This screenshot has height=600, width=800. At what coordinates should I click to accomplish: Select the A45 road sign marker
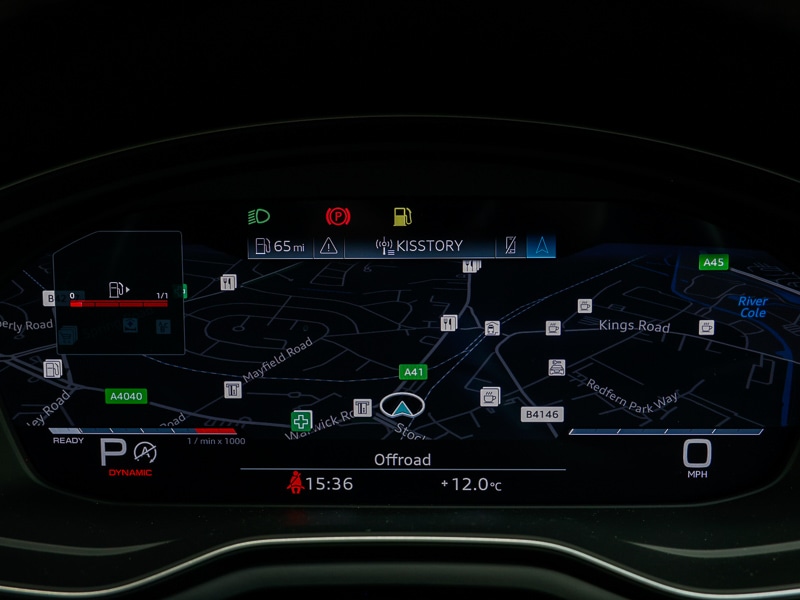point(713,262)
